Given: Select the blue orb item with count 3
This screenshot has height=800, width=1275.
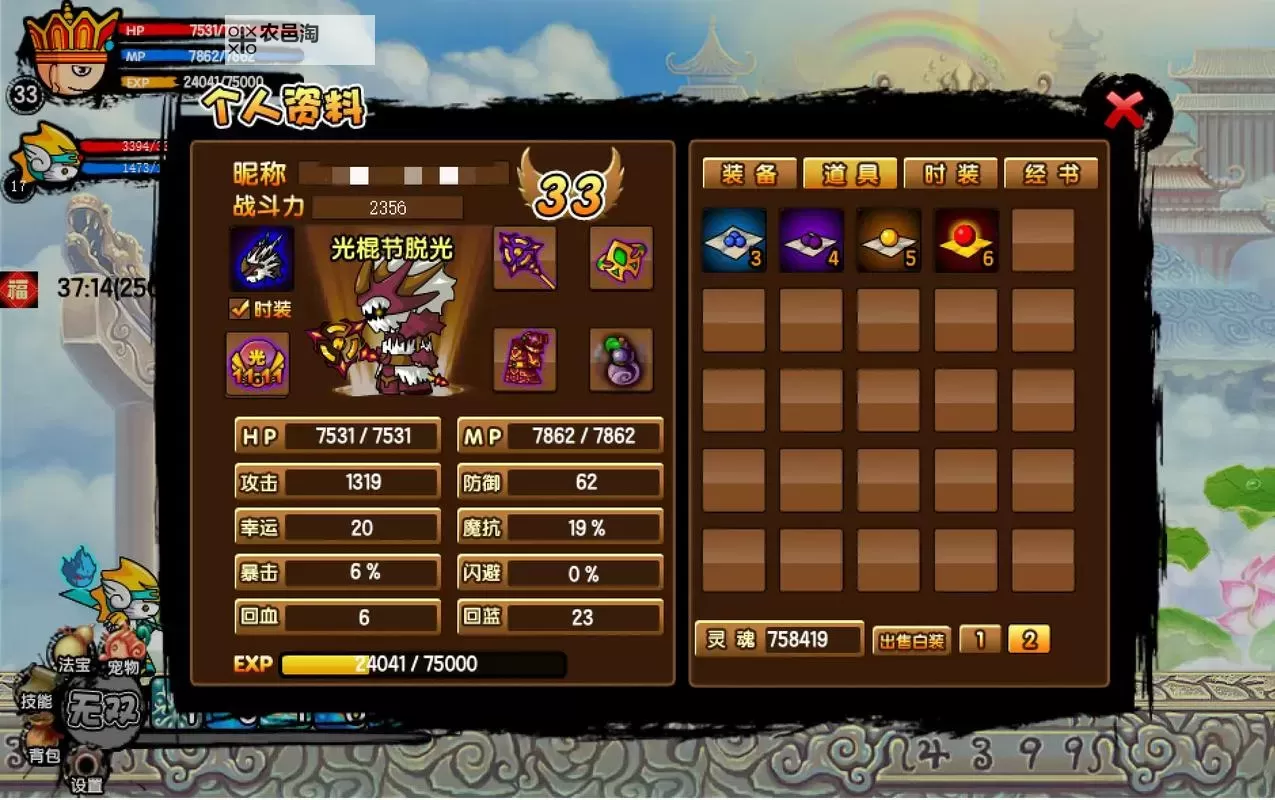Looking at the screenshot, I should click(734, 240).
